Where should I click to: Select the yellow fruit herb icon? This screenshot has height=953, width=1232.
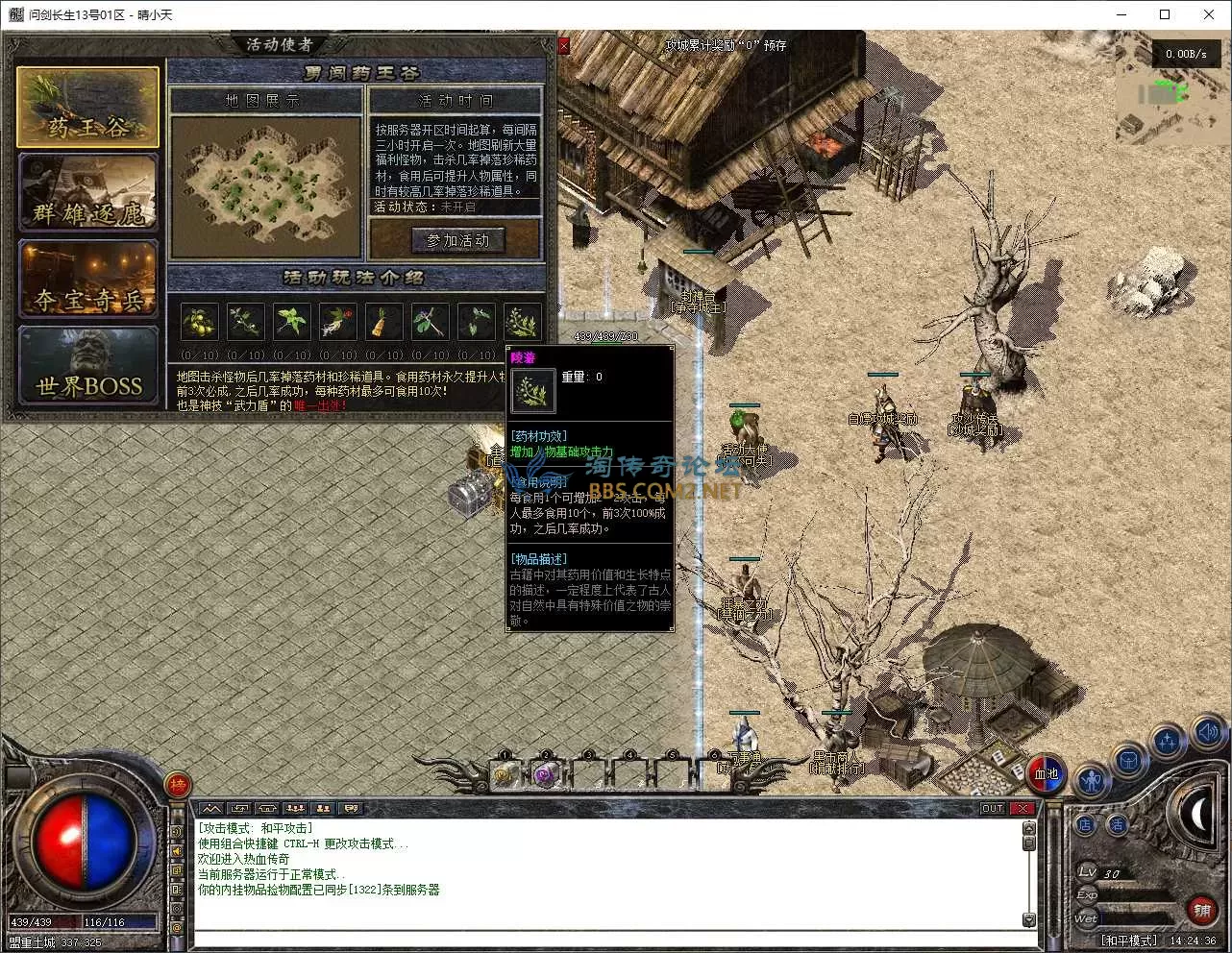point(200,323)
